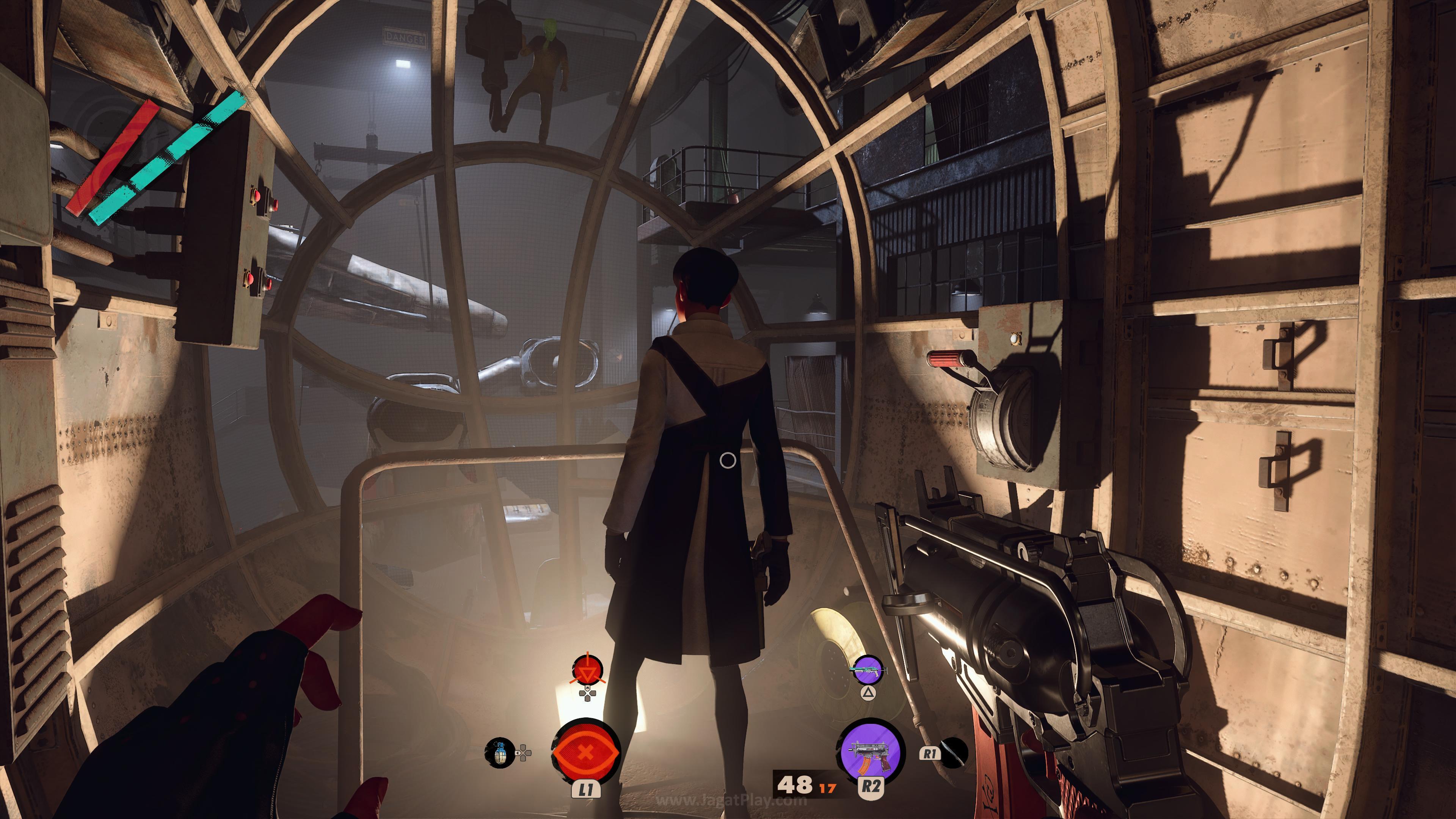Click the DANGER sign near the ceiling
1456x819 pixels.
(x=404, y=38)
